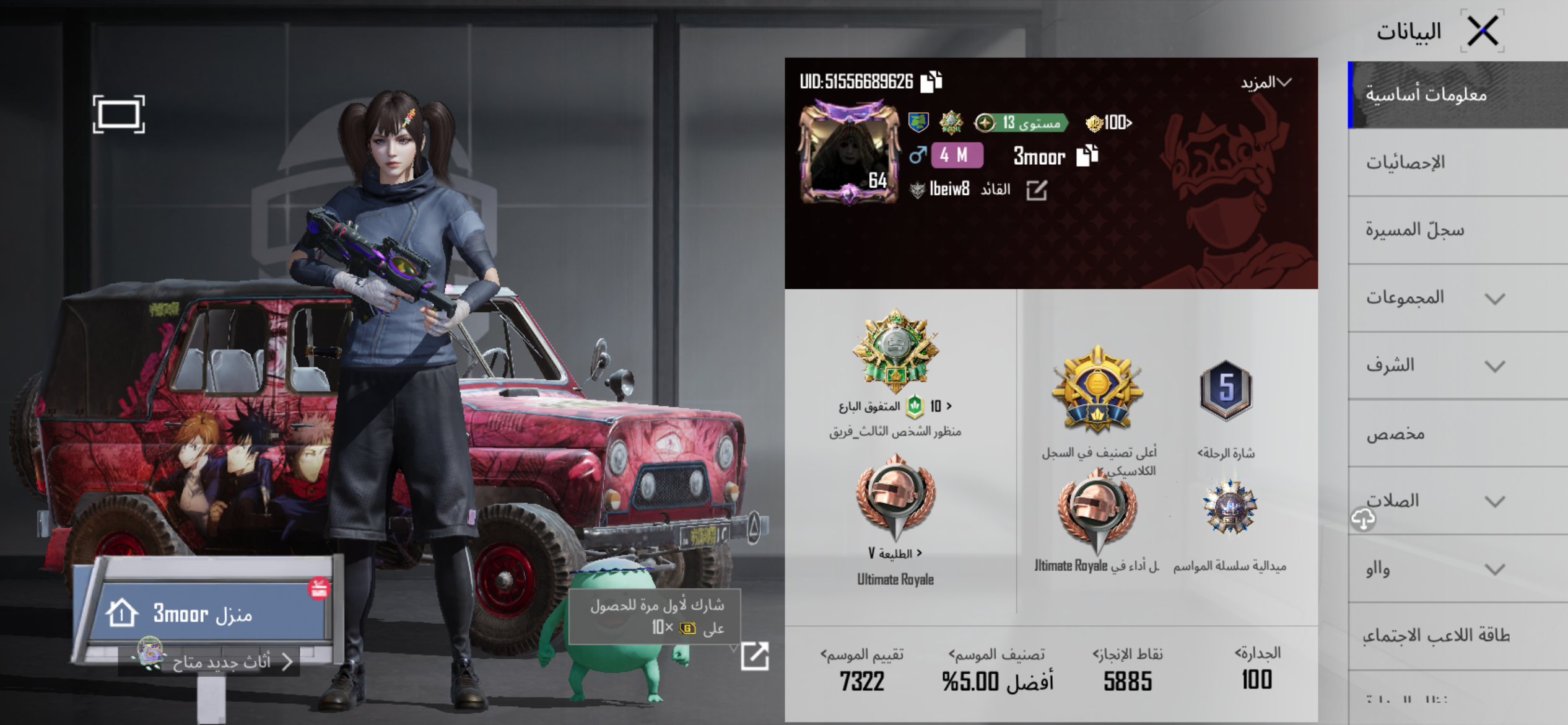1568x725 pixels.
Task: Open the المزيد dropdown
Action: (1266, 82)
